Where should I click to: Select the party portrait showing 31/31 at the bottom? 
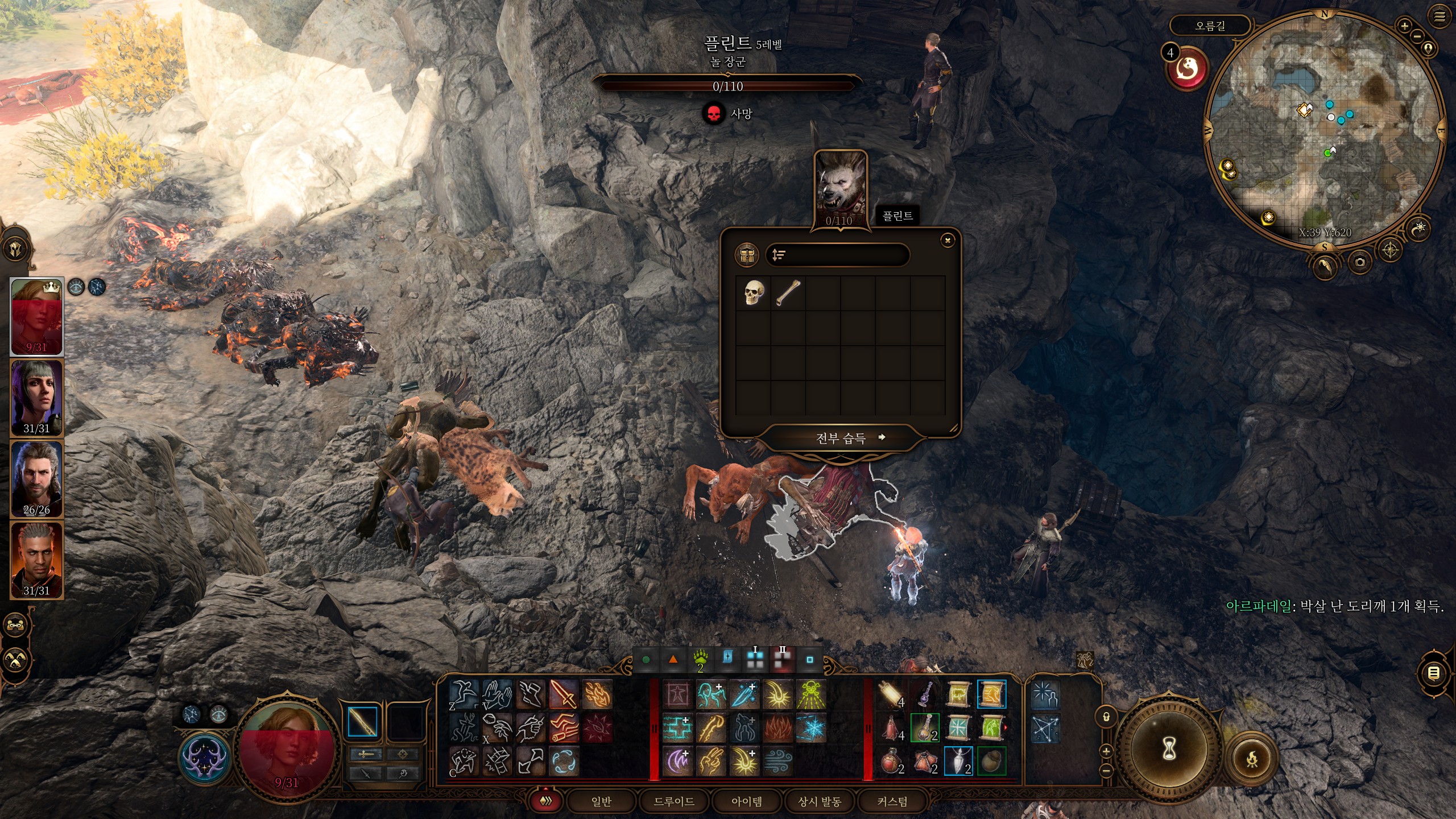click(36, 560)
